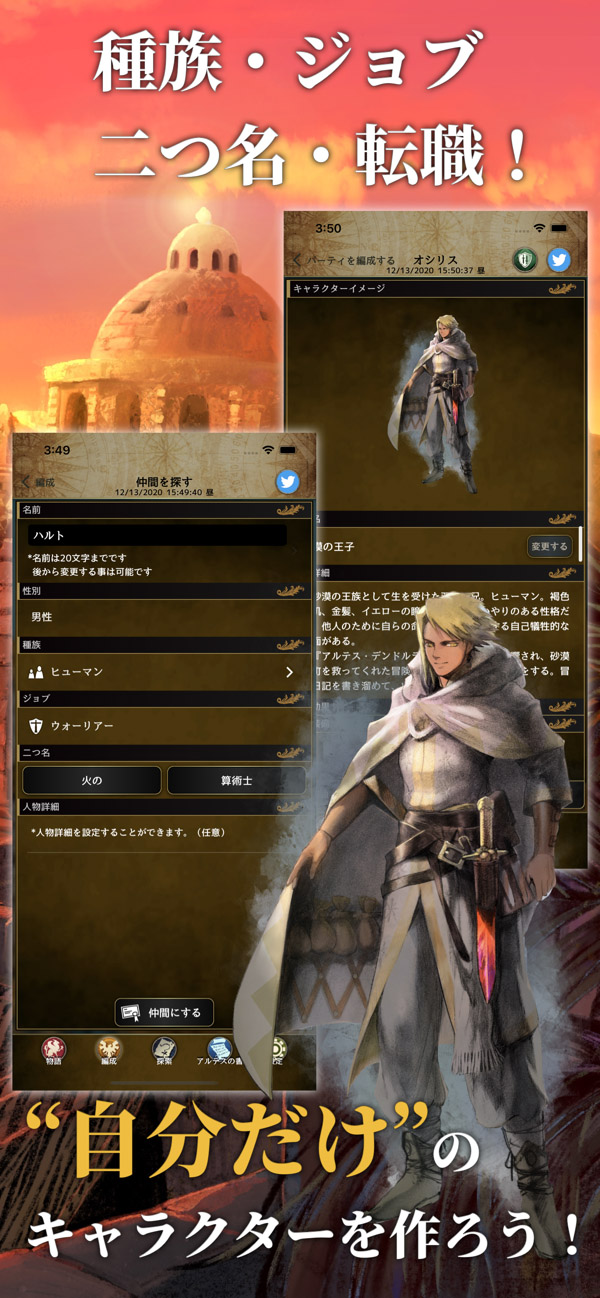Screen dimensions: 600x1298
Task: Switch to the 編成 formation tab
Action: click(x=108, y=1052)
